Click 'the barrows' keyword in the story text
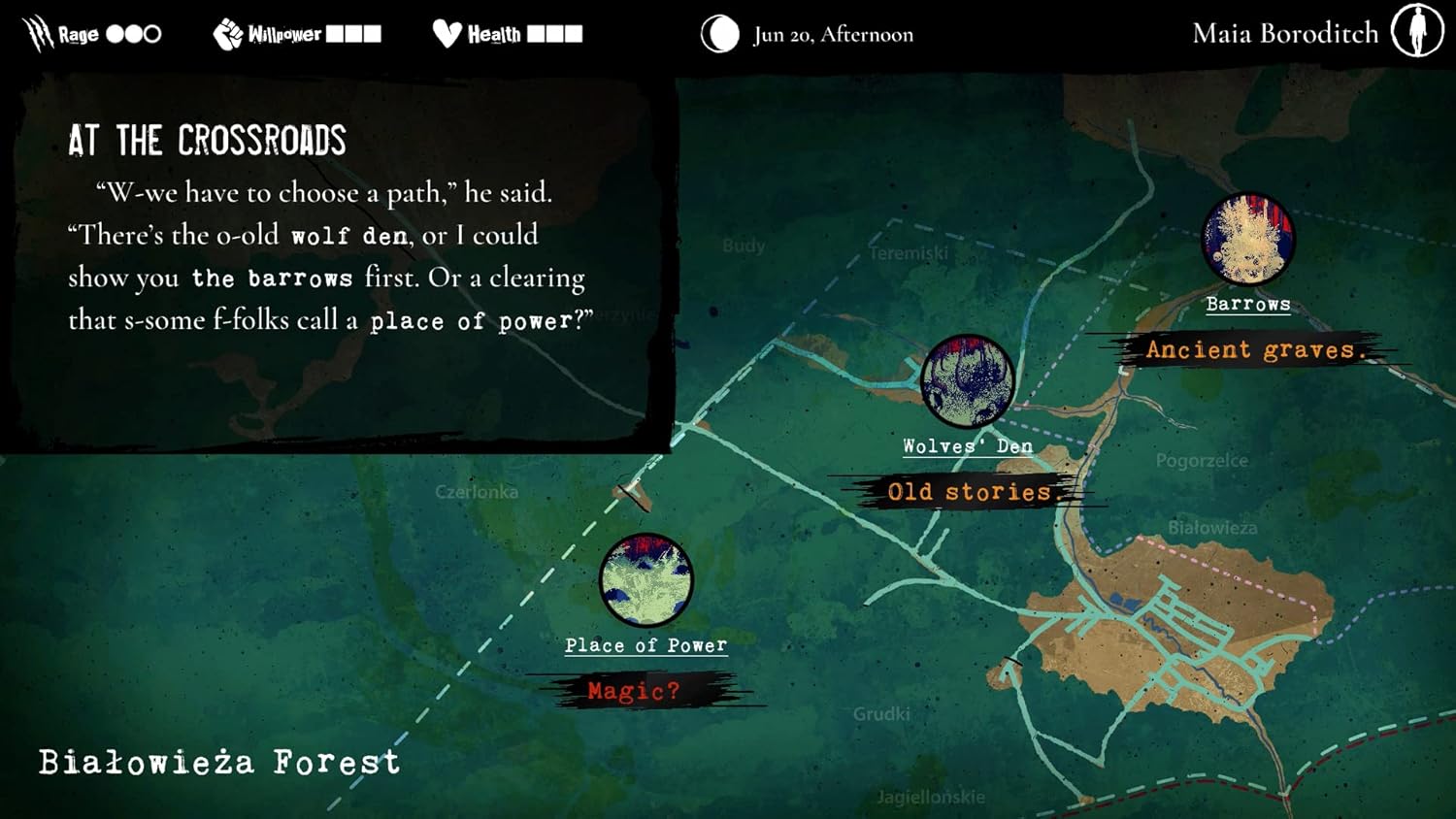 [272, 278]
